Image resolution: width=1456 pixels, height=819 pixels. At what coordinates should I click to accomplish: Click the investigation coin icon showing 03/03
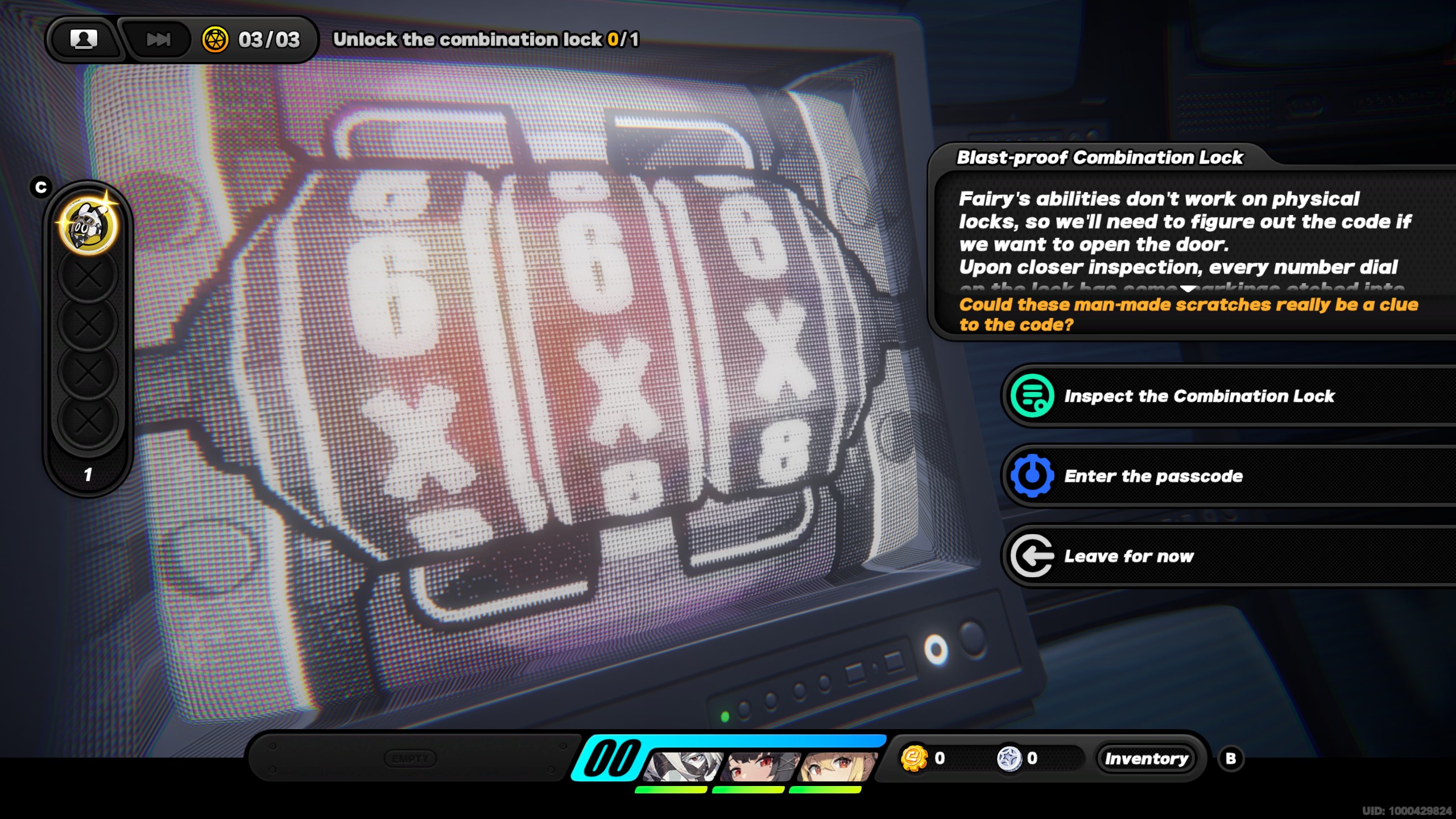[215, 39]
